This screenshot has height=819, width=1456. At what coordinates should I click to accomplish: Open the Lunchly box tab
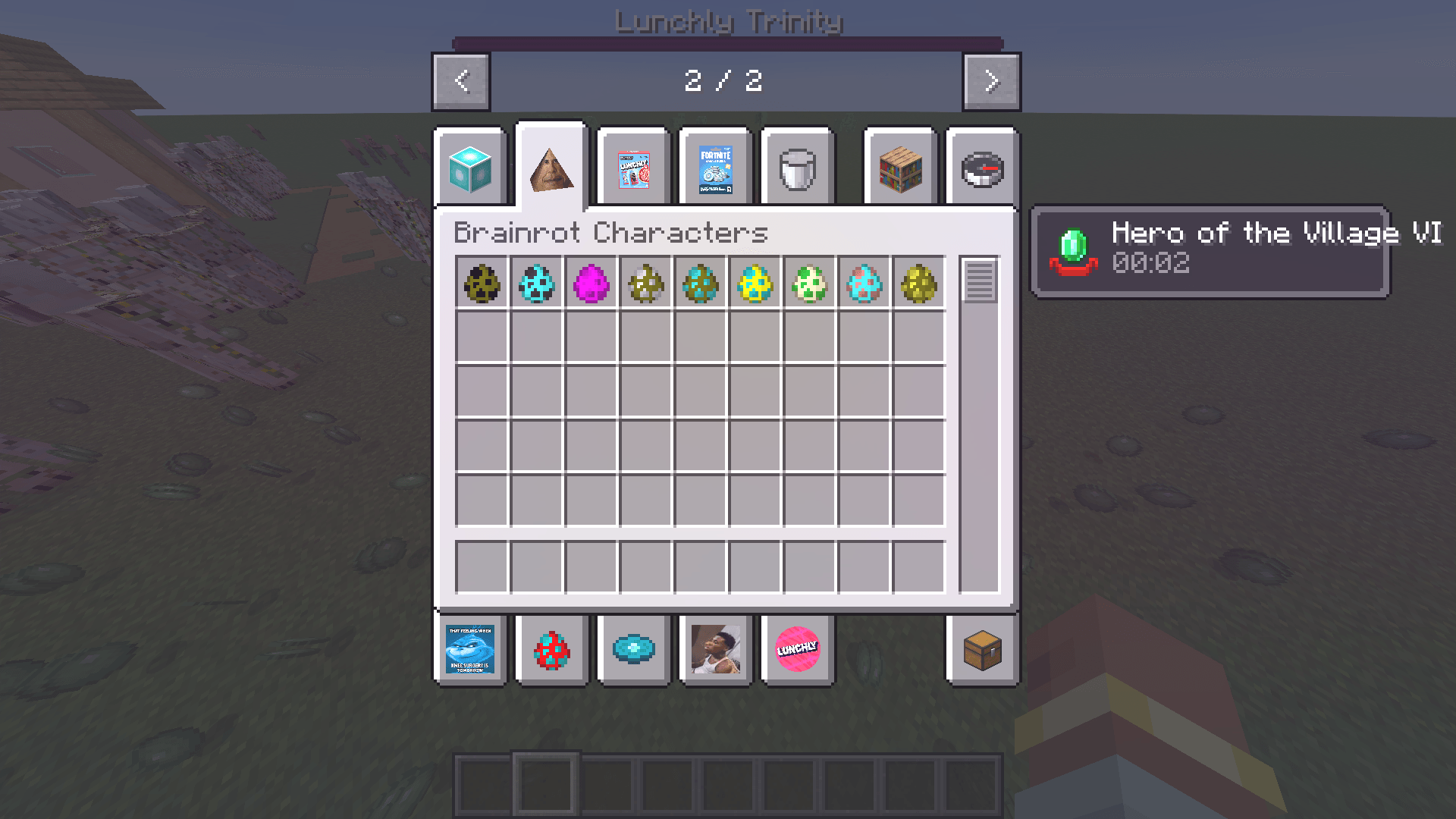[633, 167]
